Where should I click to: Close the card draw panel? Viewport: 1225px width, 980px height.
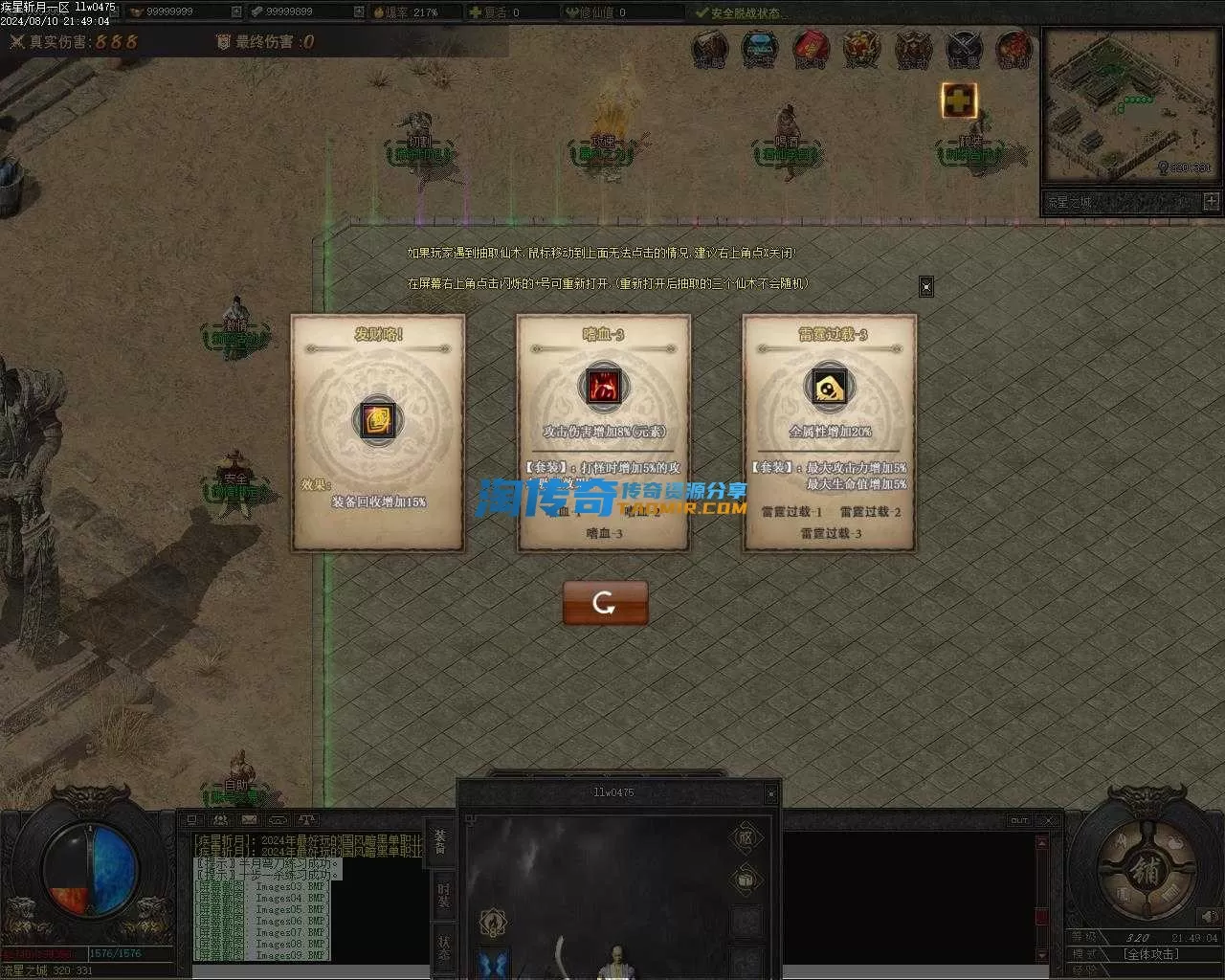coord(925,286)
